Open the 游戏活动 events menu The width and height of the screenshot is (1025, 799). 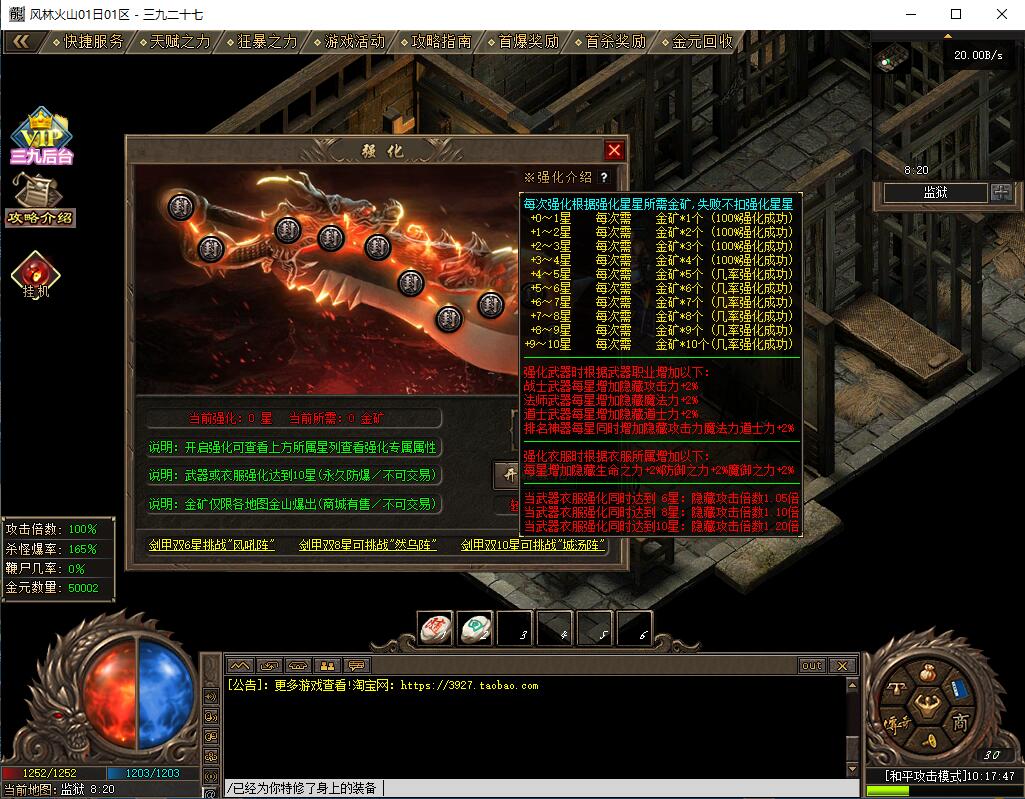point(355,42)
